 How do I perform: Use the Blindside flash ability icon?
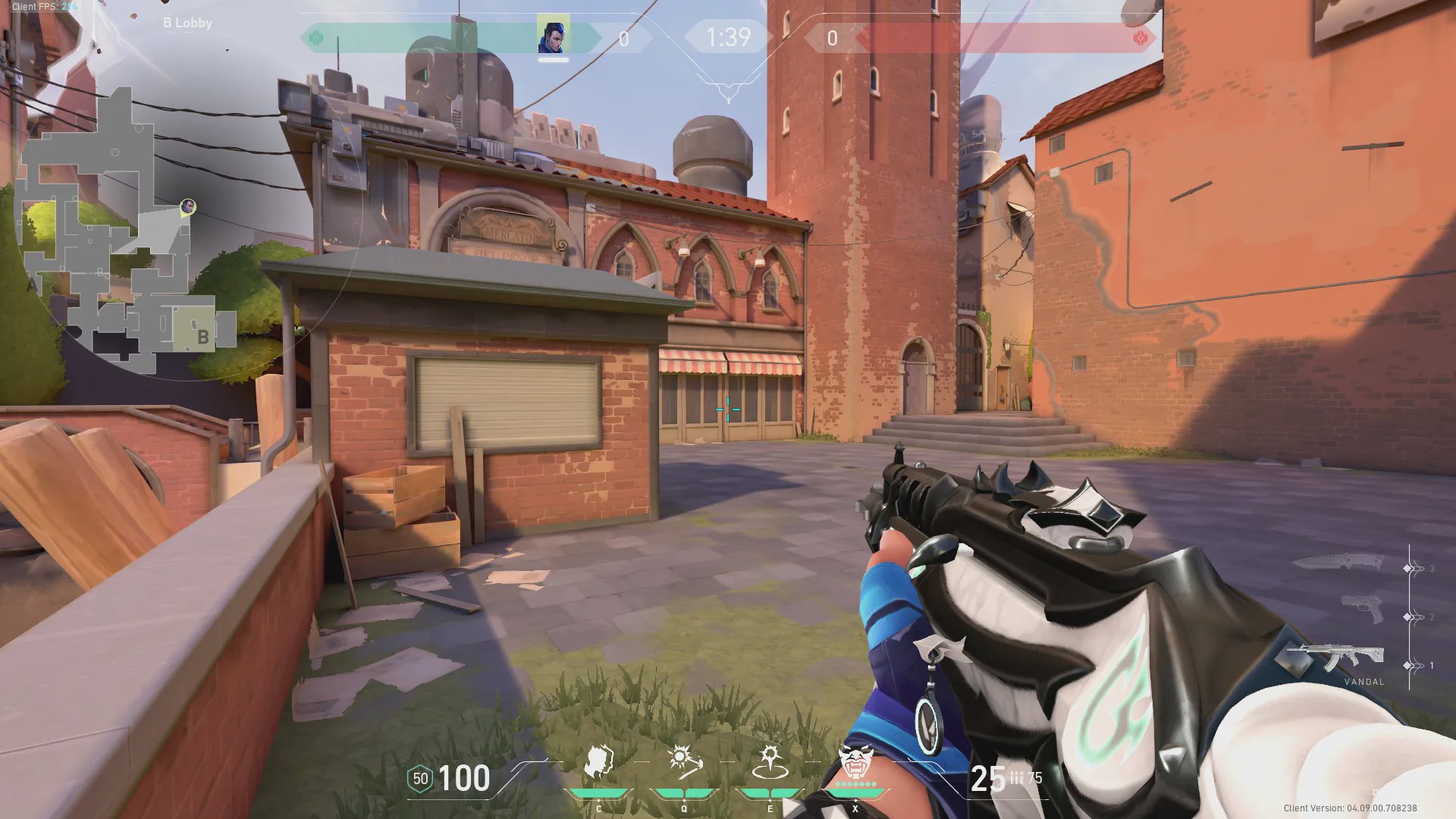(x=684, y=763)
